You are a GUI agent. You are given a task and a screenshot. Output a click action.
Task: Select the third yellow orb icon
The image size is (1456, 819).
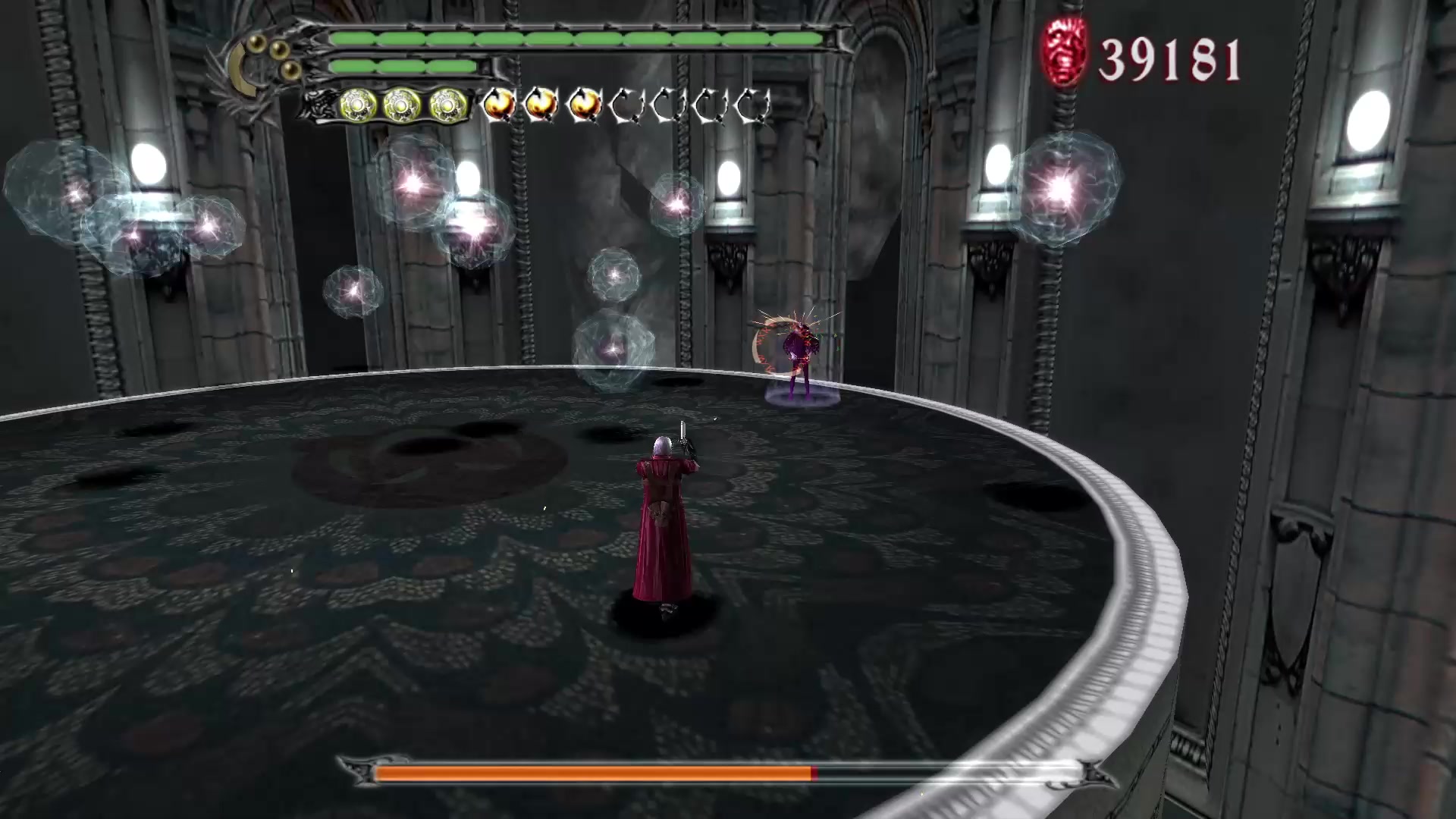(x=444, y=105)
